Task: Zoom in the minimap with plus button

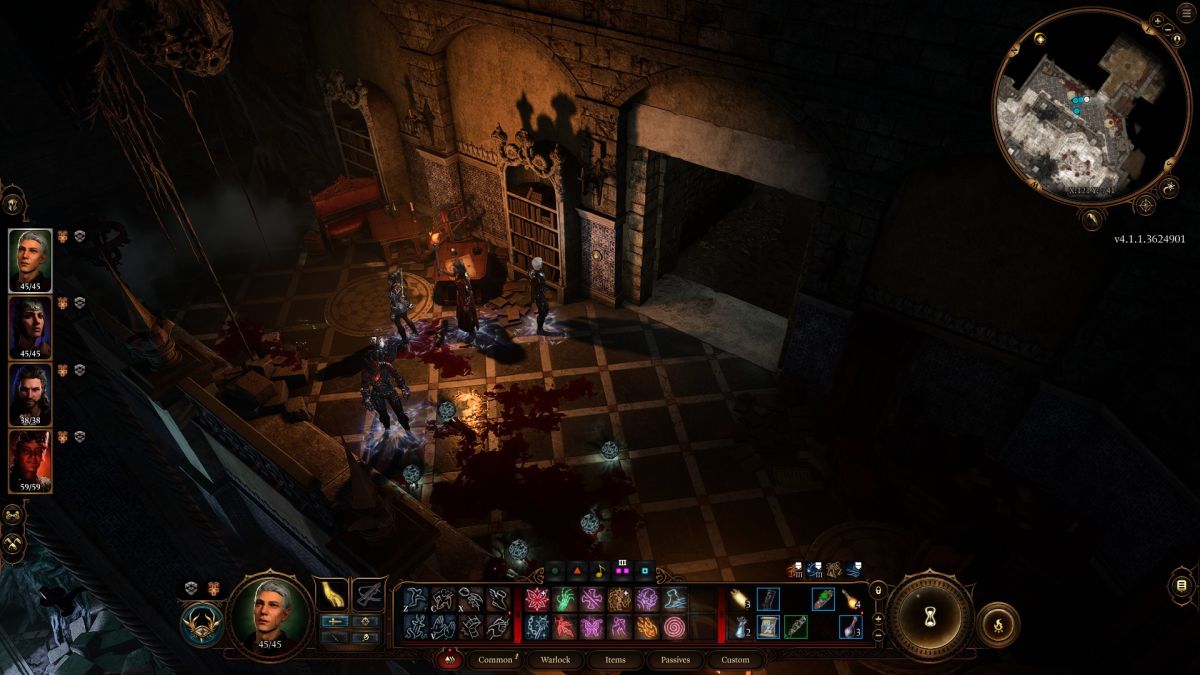Action: (1157, 20)
